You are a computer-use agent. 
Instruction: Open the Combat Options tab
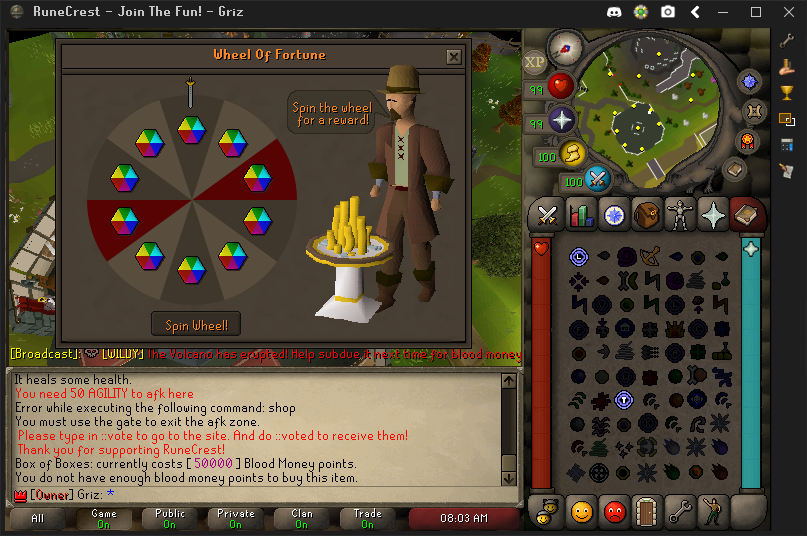pyautogui.click(x=548, y=214)
